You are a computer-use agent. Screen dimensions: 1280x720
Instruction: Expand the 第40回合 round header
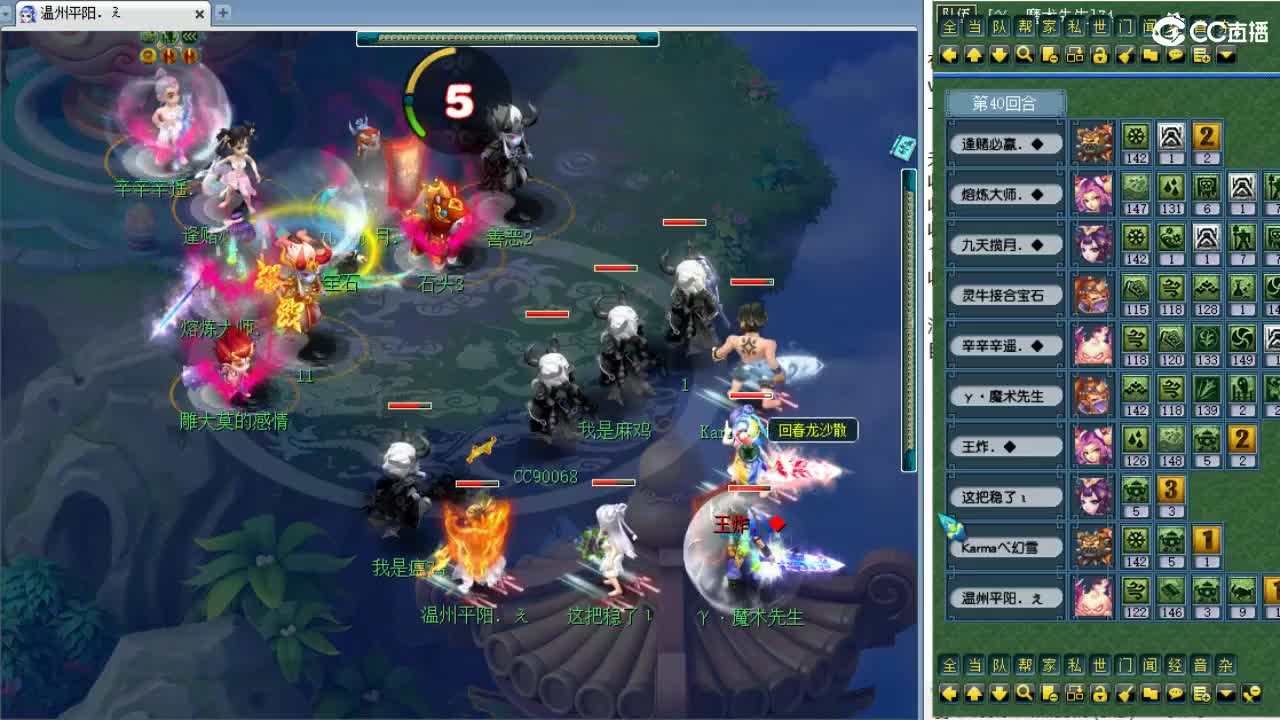pos(1005,102)
